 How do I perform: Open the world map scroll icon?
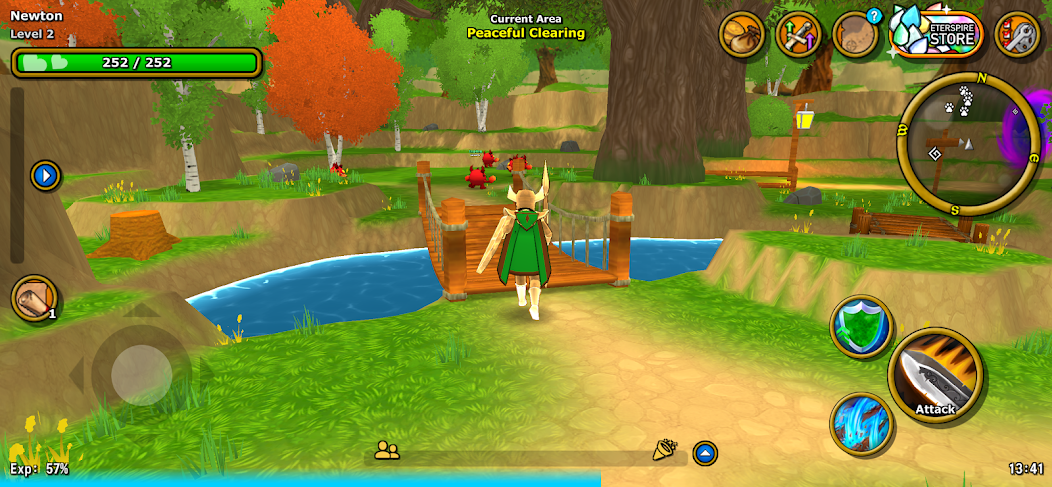click(x=855, y=36)
